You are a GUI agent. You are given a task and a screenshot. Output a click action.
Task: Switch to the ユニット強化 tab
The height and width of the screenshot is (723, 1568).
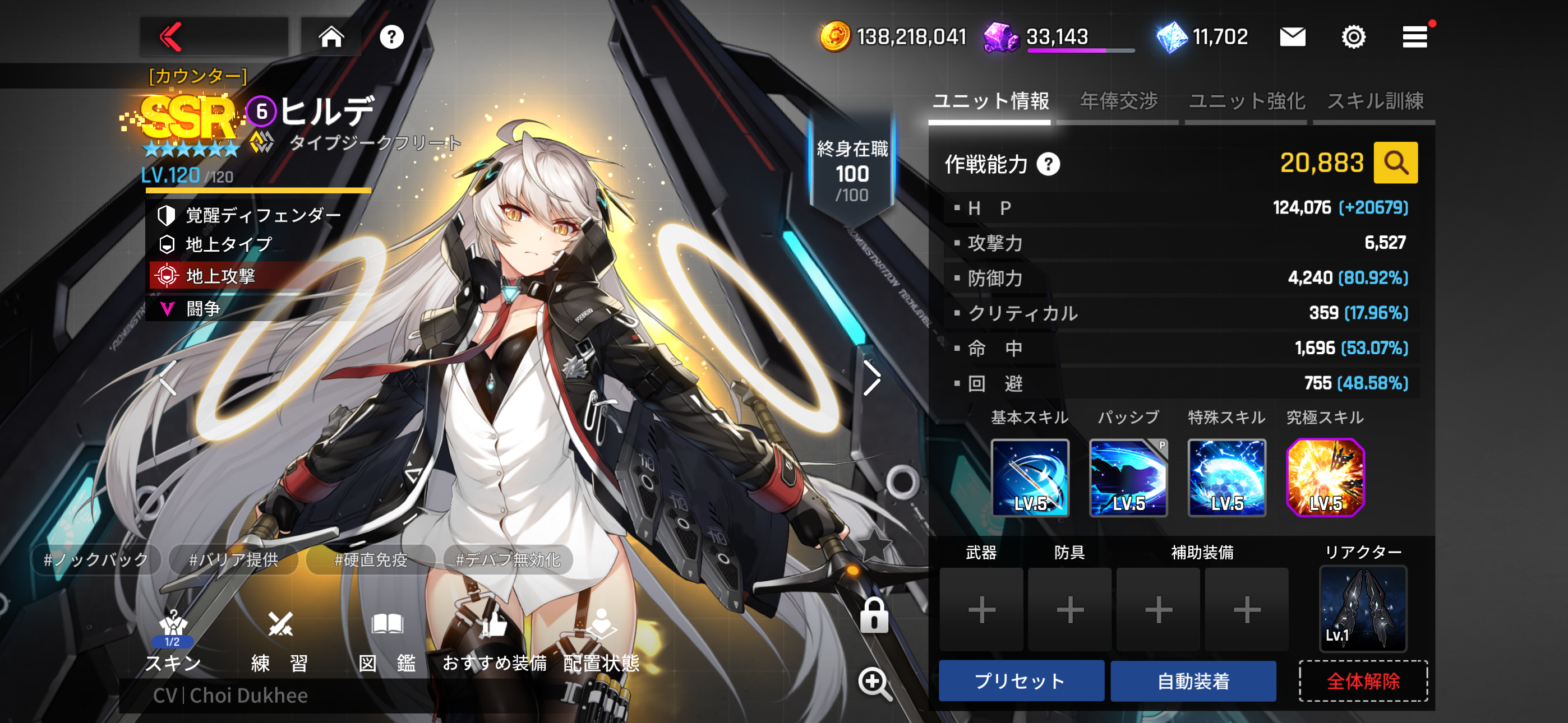coord(1246,101)
